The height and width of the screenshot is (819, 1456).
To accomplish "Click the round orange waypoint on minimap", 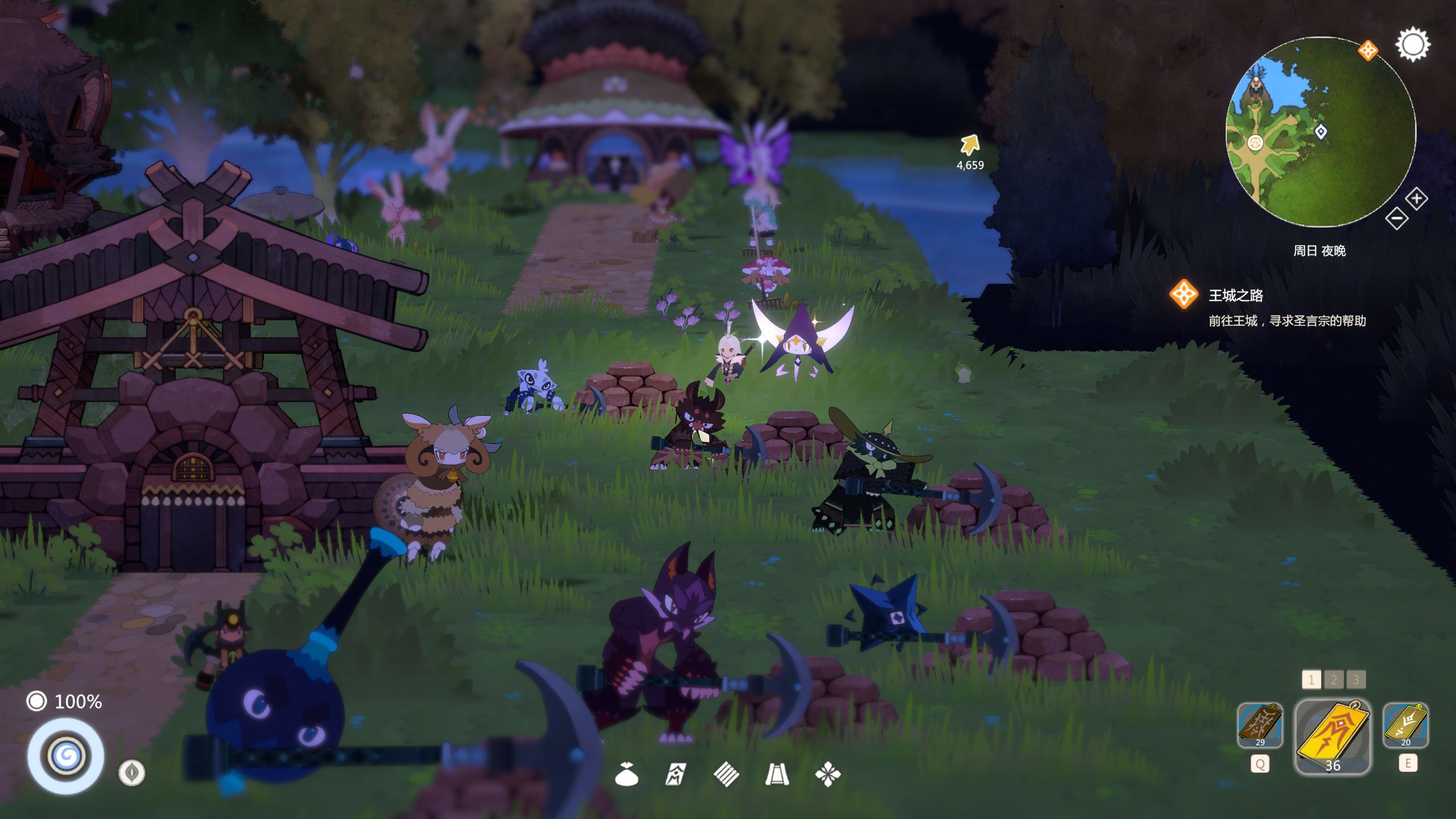I will 1255,142.
